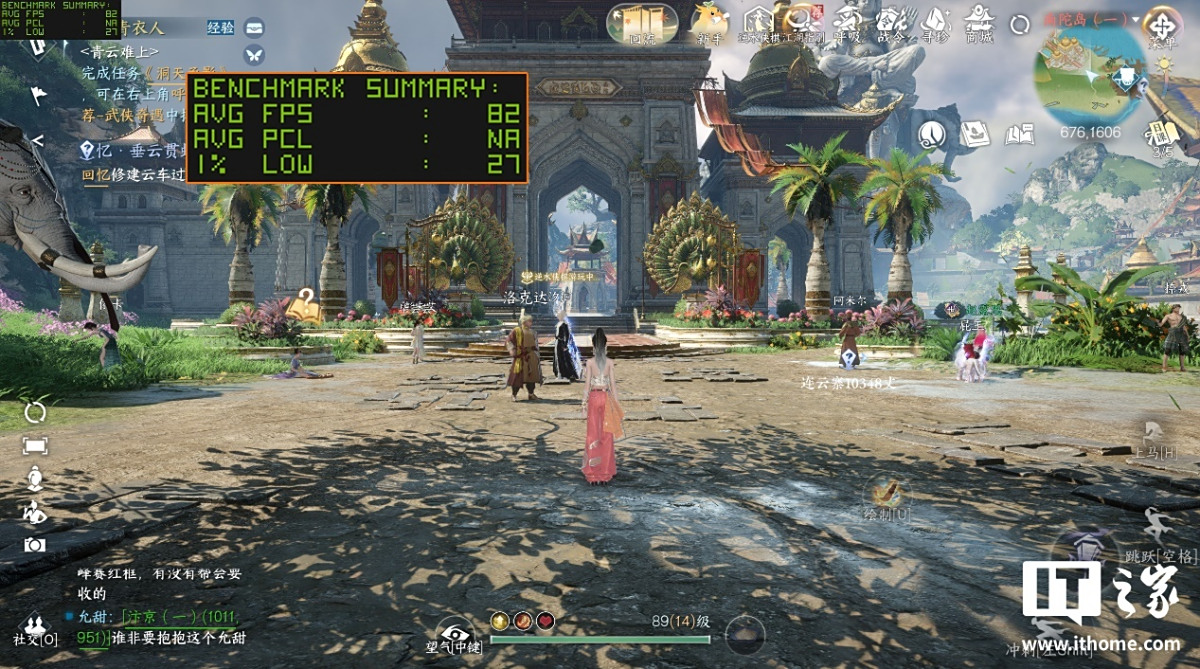Open the 回流 returning-player event icon
Viewport: 1200px width, 669px height.
[x=641, y=22]
